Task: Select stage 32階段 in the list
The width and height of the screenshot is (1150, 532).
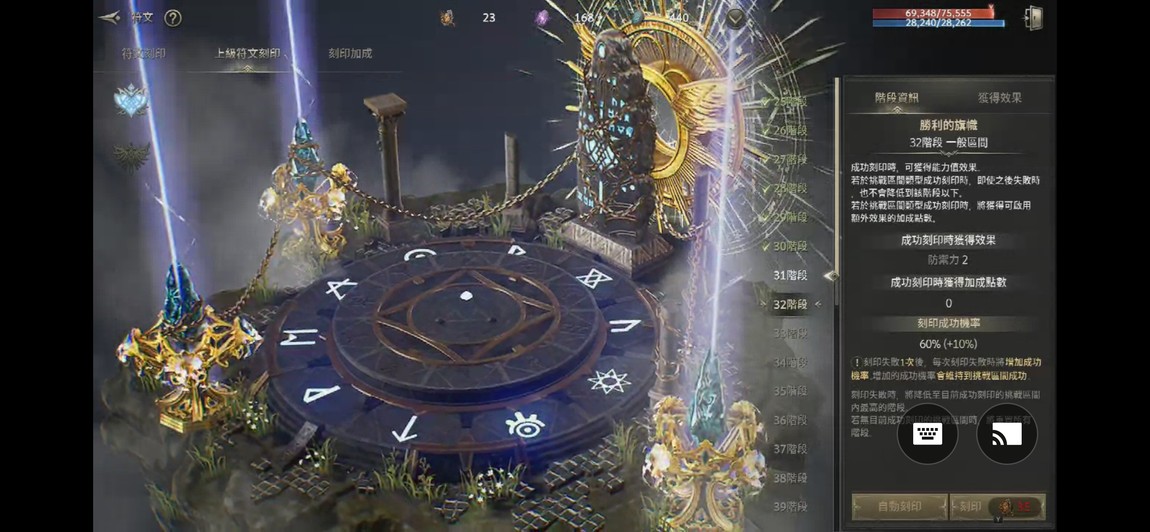Action: click(x=790, y=304)
